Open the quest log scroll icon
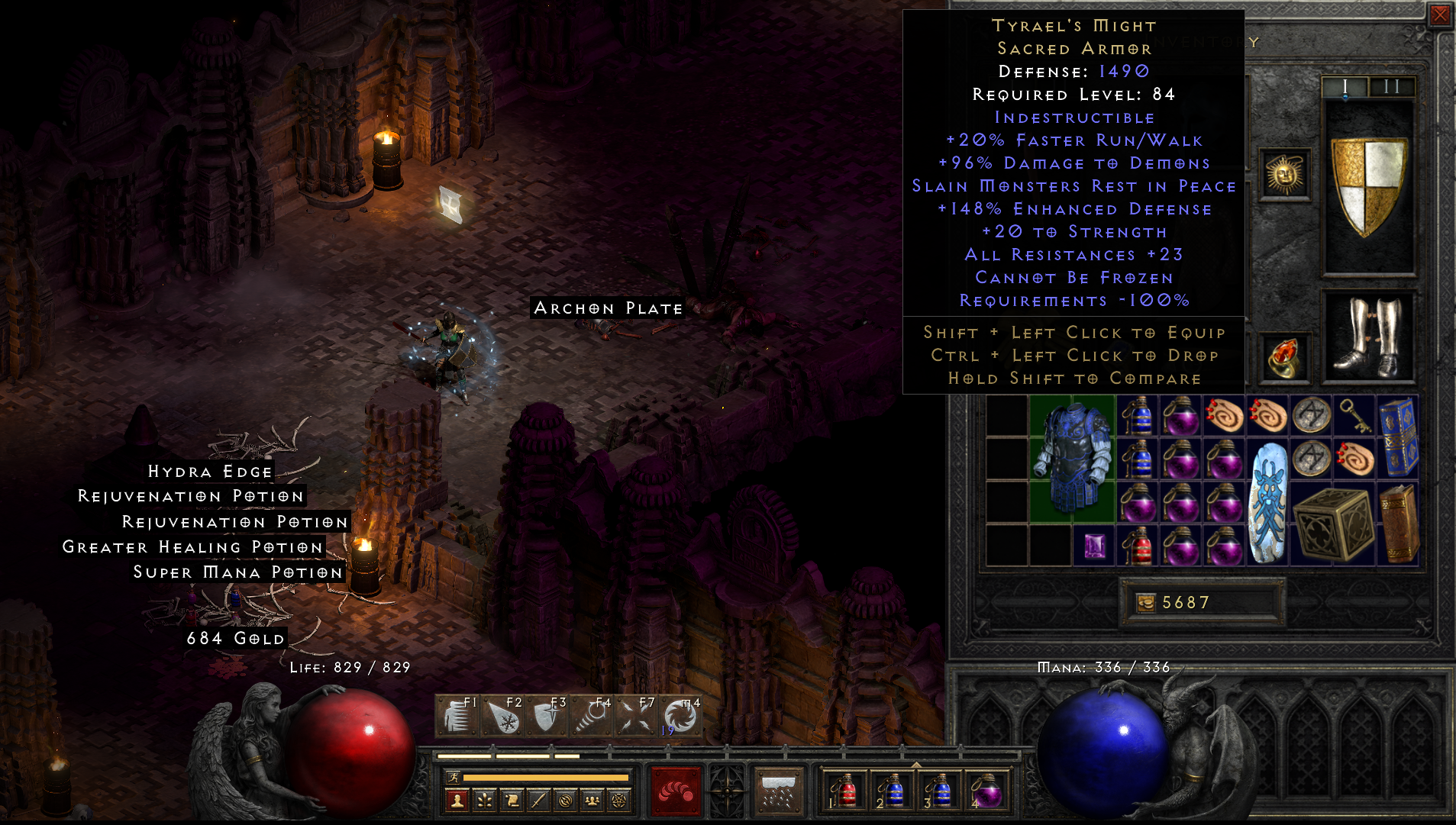The height and width of the screenshot is (825, 1456). click(x=511, y=800)
